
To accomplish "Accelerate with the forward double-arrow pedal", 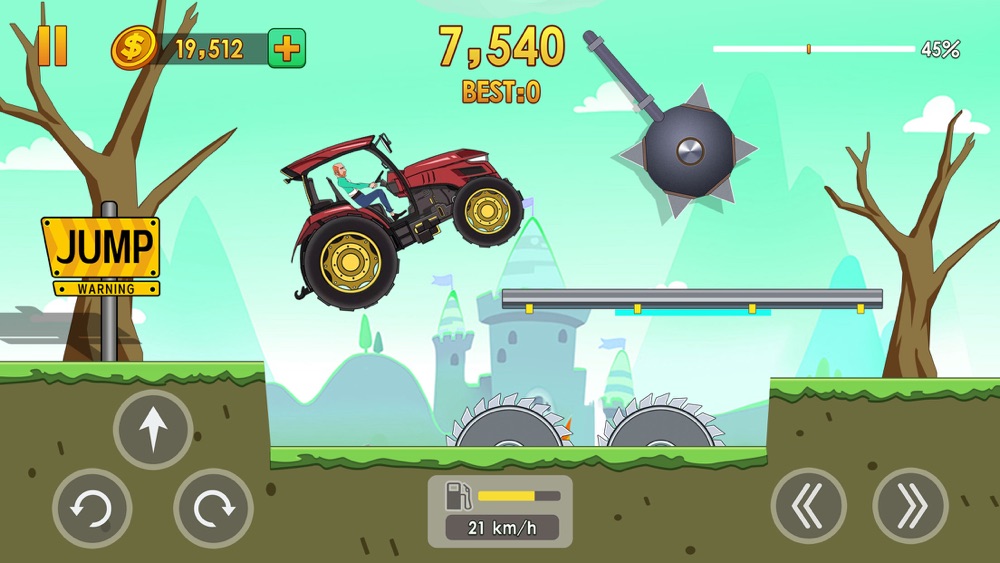I will [910, 507].
